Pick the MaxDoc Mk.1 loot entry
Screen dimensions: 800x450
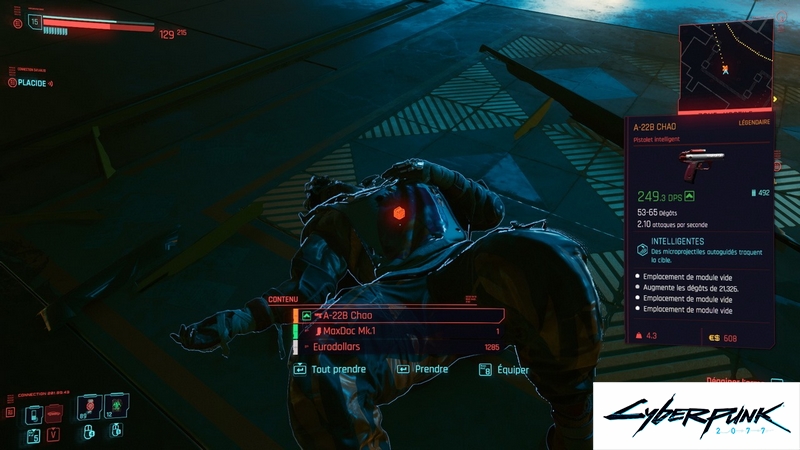pos(398,331)
